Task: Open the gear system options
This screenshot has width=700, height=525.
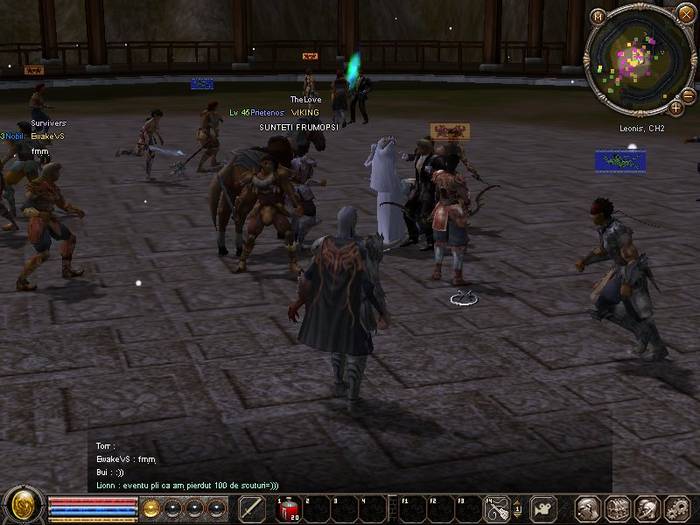Action: coord(677,509)
